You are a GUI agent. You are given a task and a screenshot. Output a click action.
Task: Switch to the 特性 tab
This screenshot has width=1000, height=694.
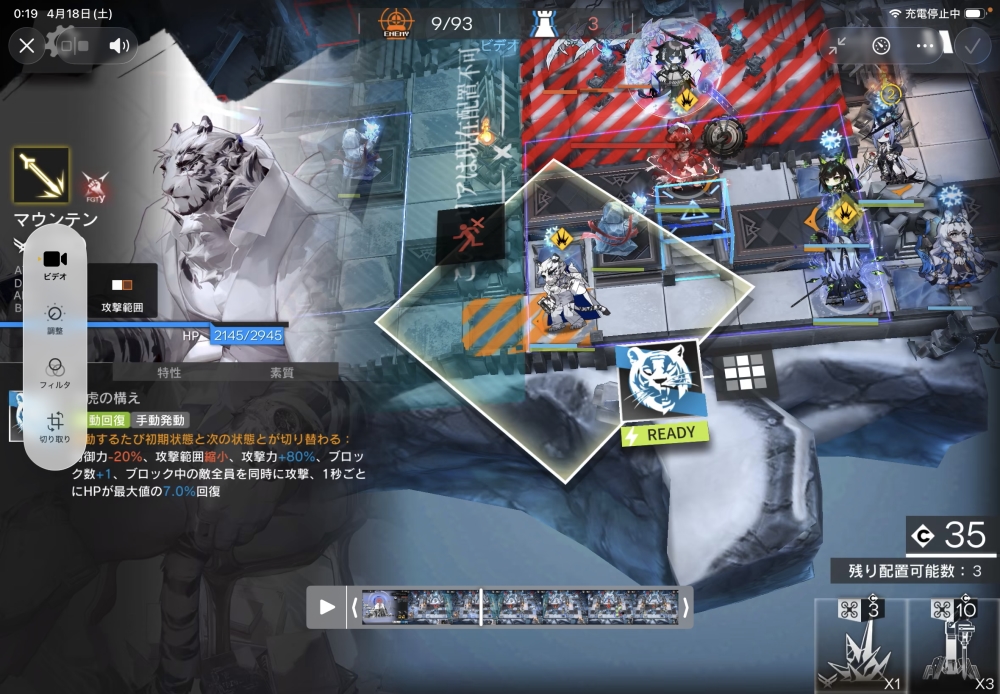pos(169,372)
